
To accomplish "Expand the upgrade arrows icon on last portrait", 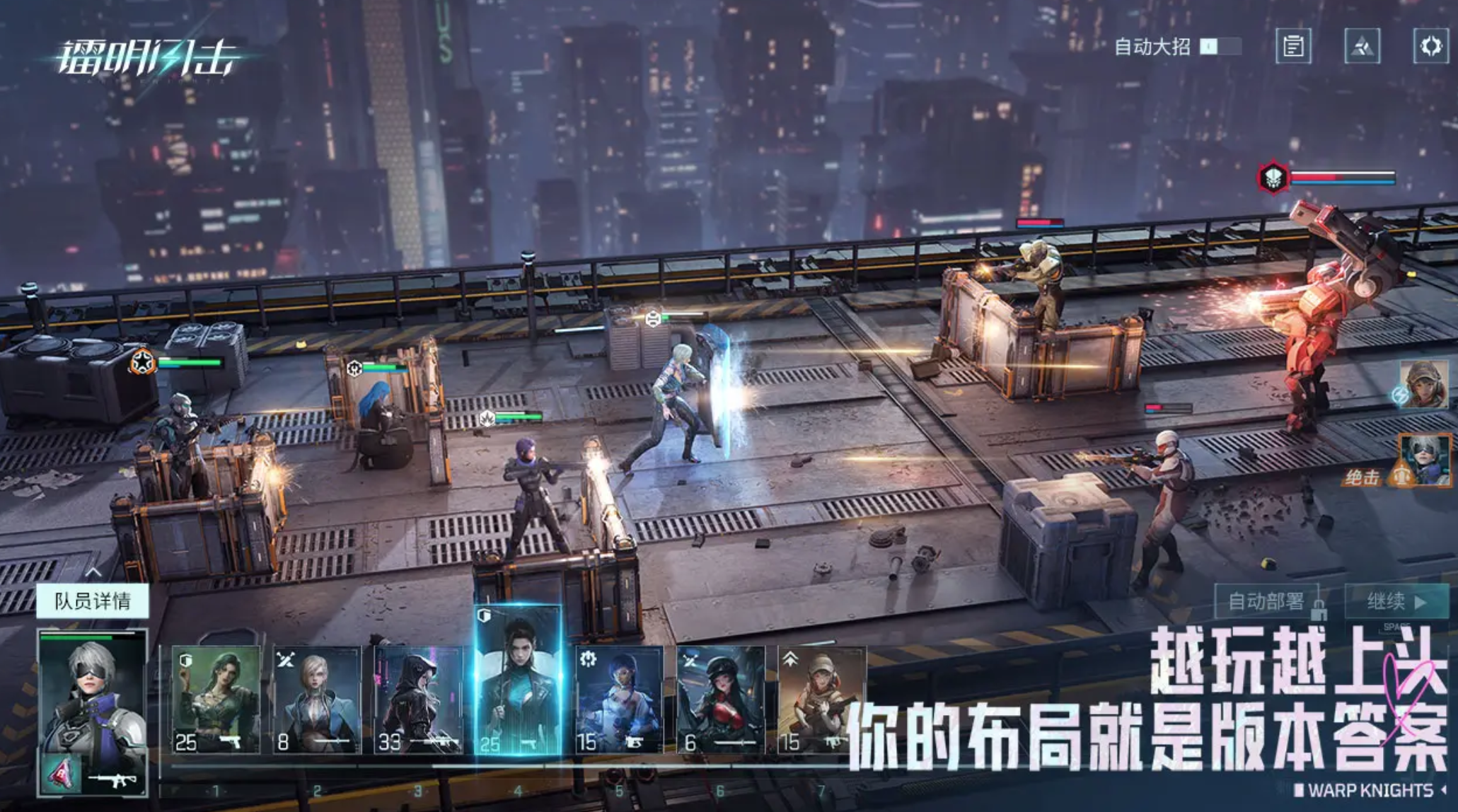I will coord(791,657).
